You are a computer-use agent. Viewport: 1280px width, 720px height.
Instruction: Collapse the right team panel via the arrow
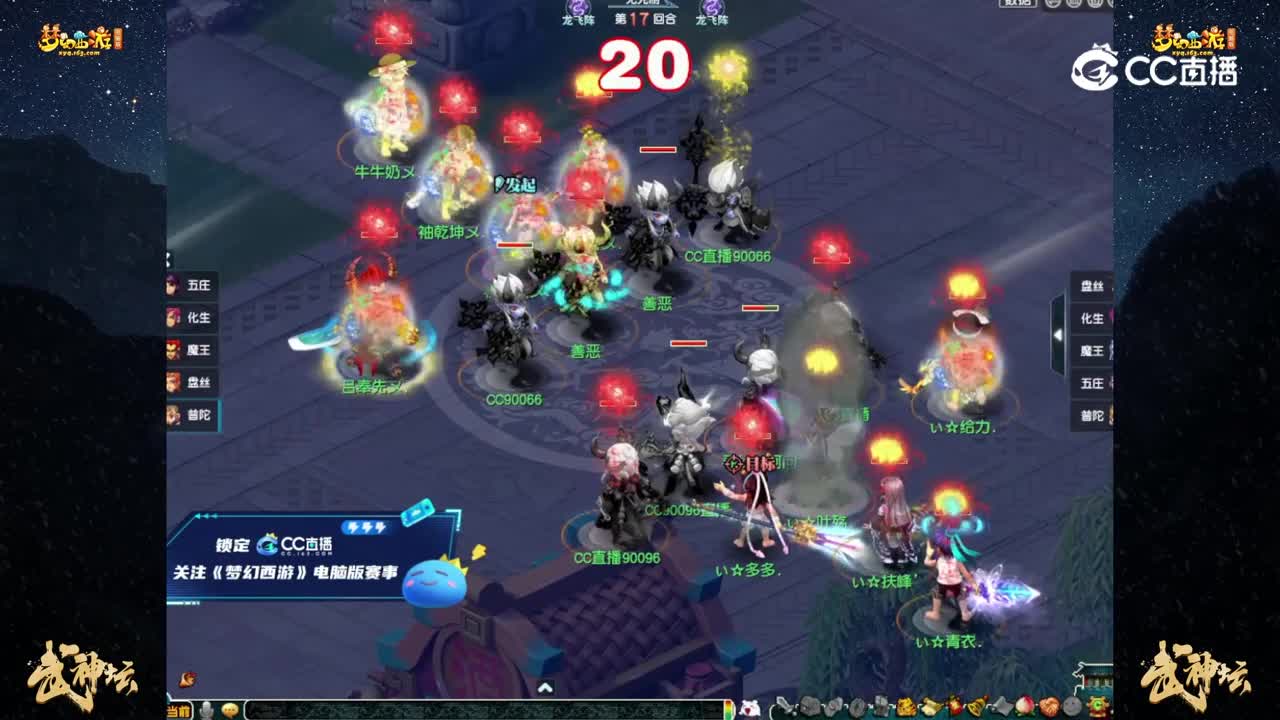pos(1057,335)
